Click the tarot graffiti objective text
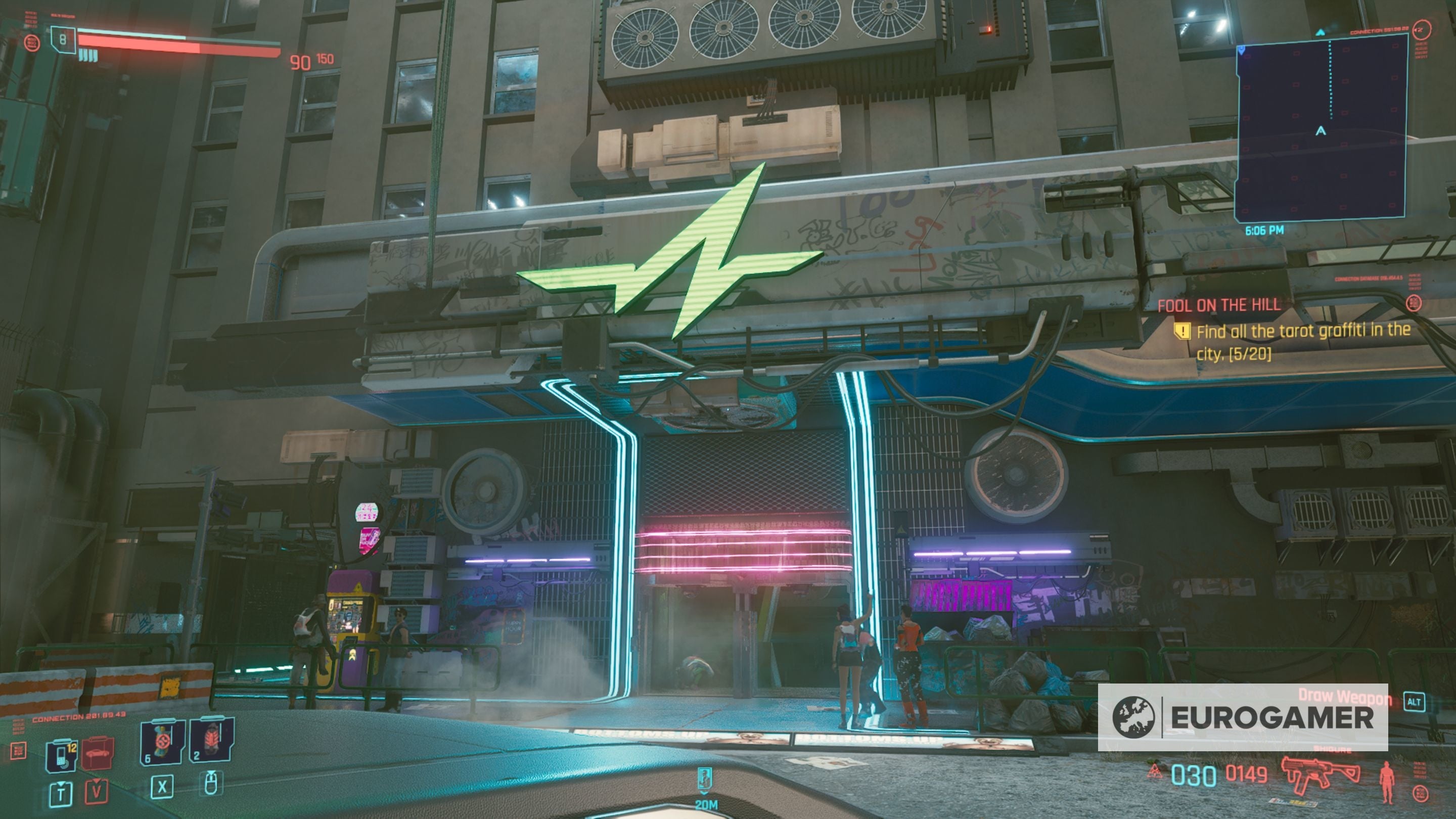1456x819 pixels. pos(1302,341)
